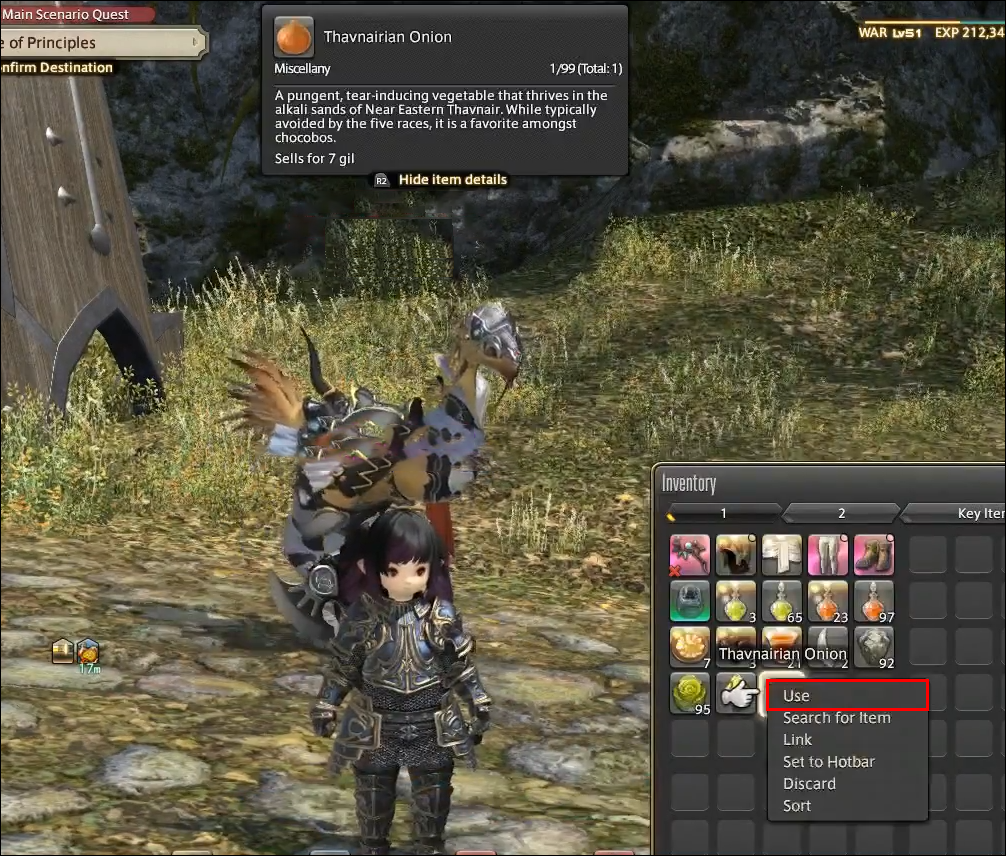
Task: Select the dark ring inventory slot
Action: pyautogui.click(x=690, y=601)
